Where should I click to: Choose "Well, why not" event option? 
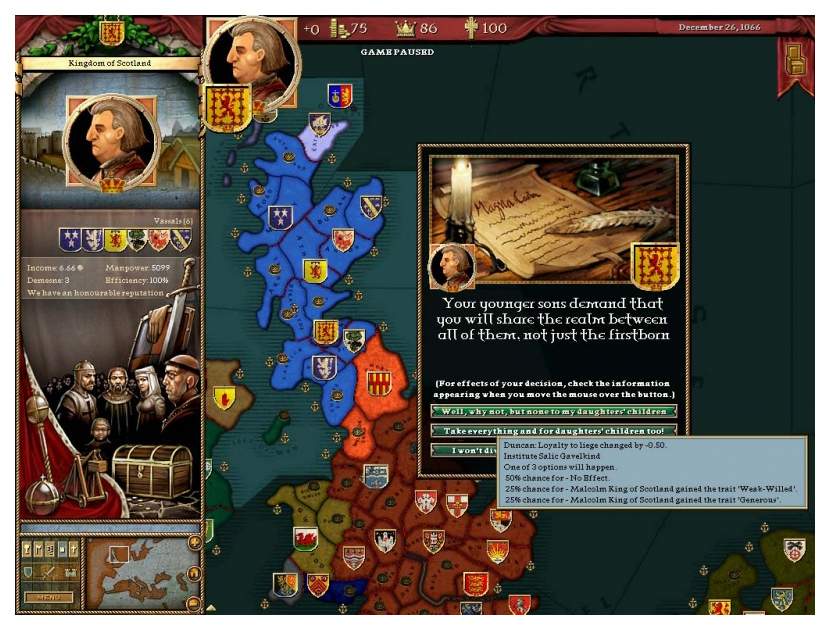[553, 411]
